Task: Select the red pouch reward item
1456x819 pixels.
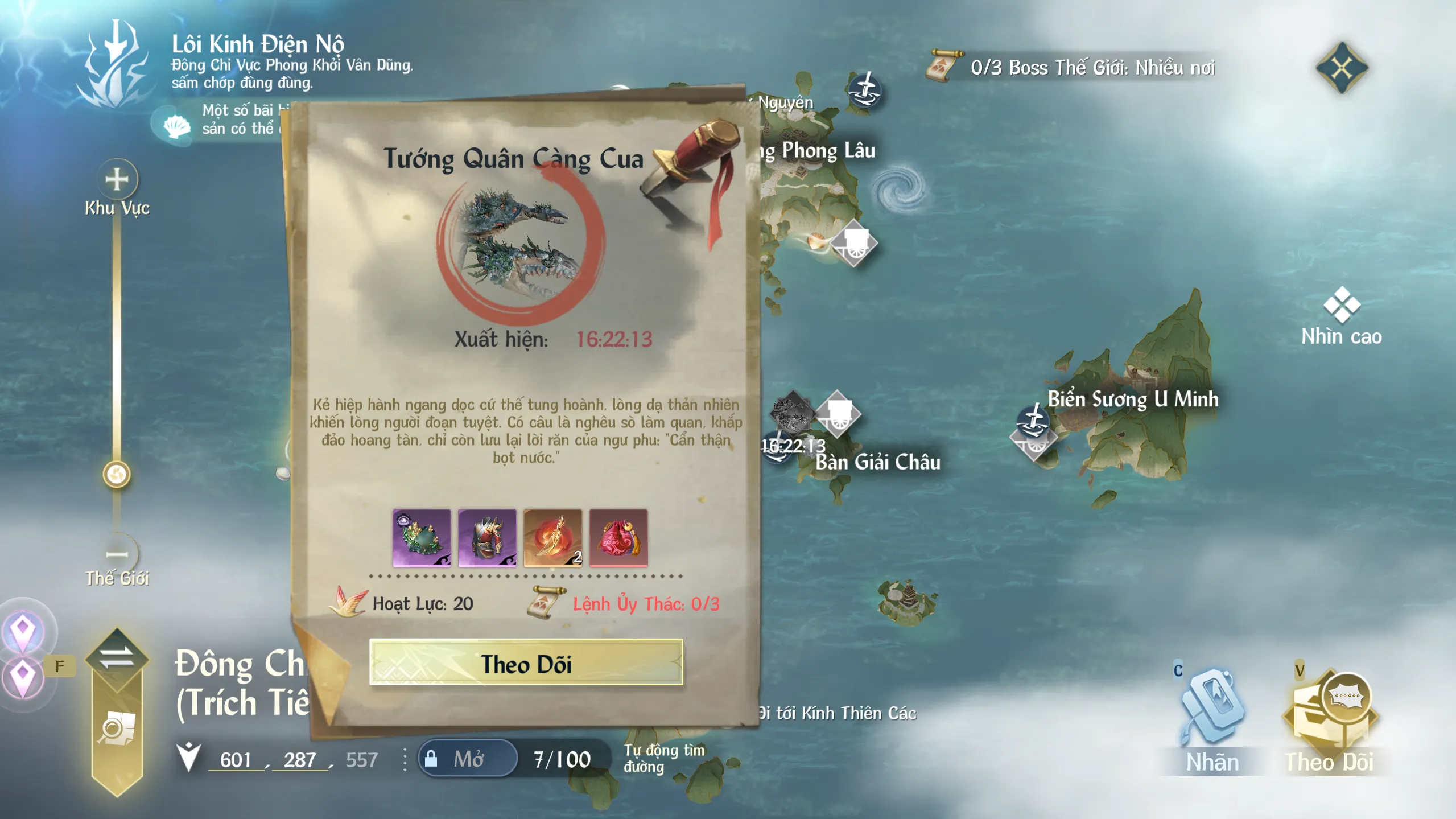Action: pos(618,538)
